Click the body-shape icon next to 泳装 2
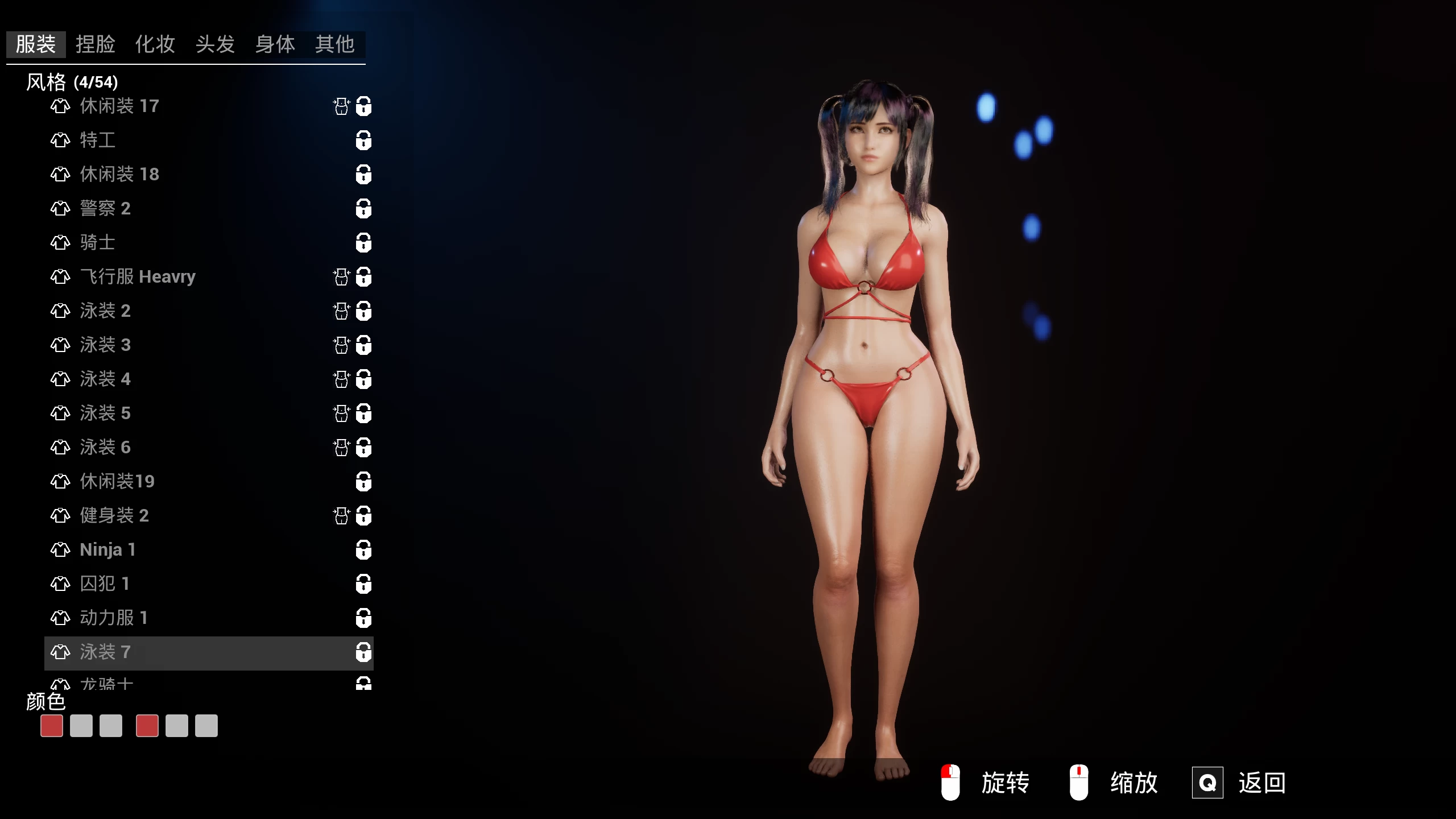 click(x=341, y=311)
